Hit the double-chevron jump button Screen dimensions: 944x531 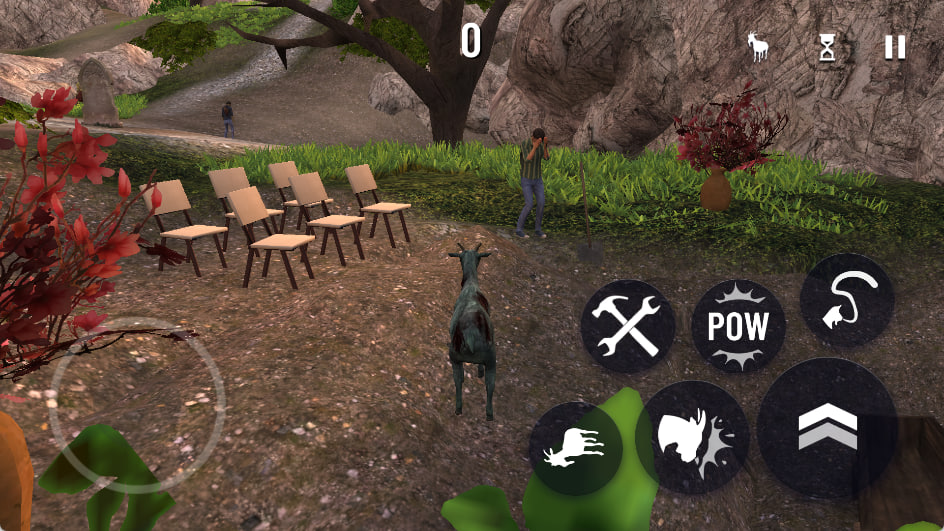click(827, 428)
